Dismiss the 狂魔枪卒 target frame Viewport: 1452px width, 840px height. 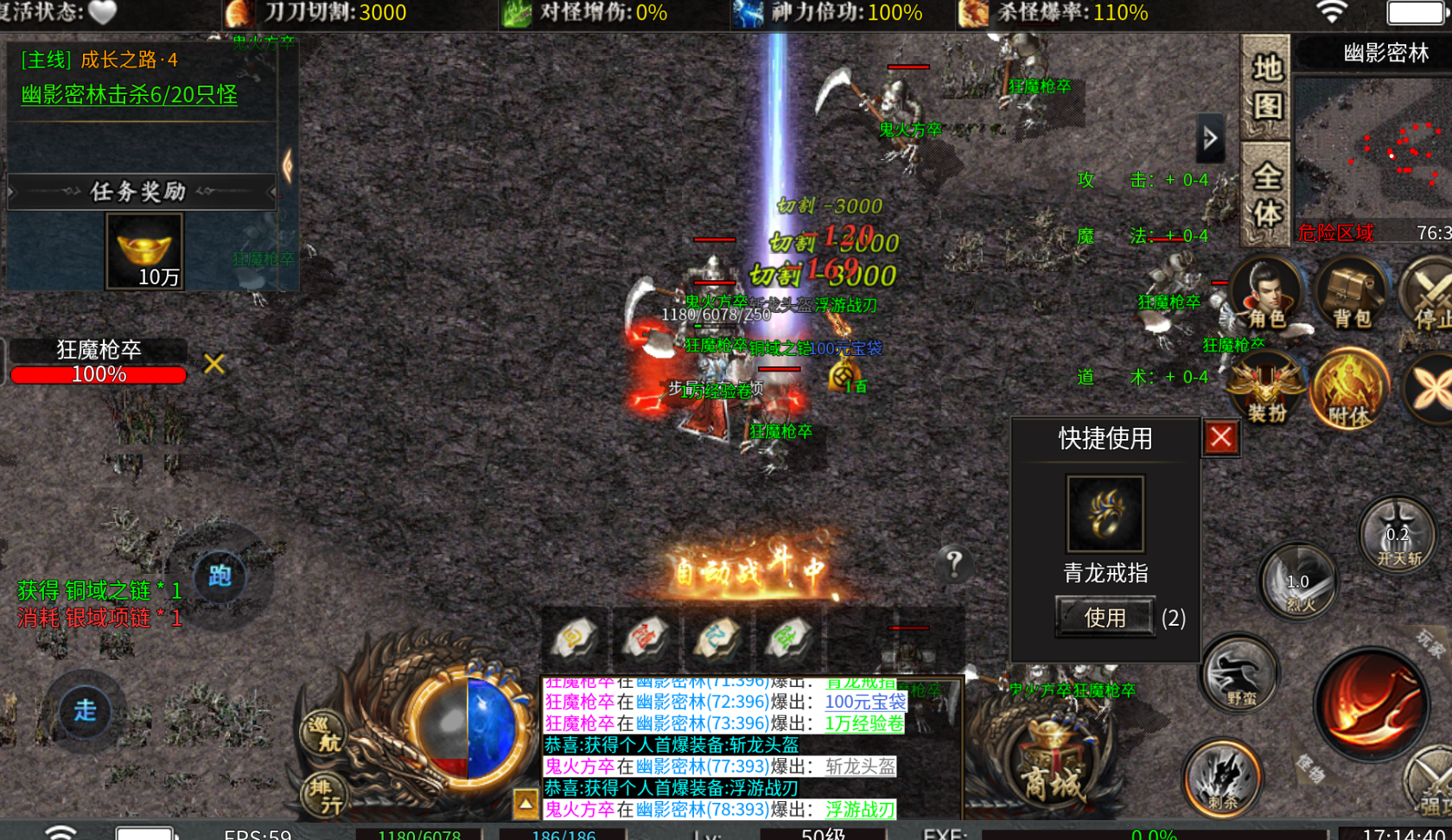coord(213,364)
